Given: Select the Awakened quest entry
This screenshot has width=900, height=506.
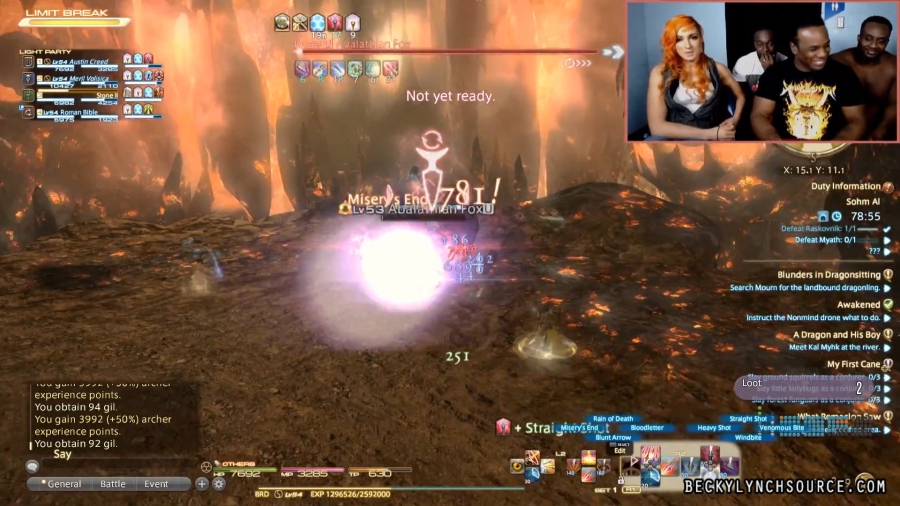Looking at the screenshot, I should (858, 305).
